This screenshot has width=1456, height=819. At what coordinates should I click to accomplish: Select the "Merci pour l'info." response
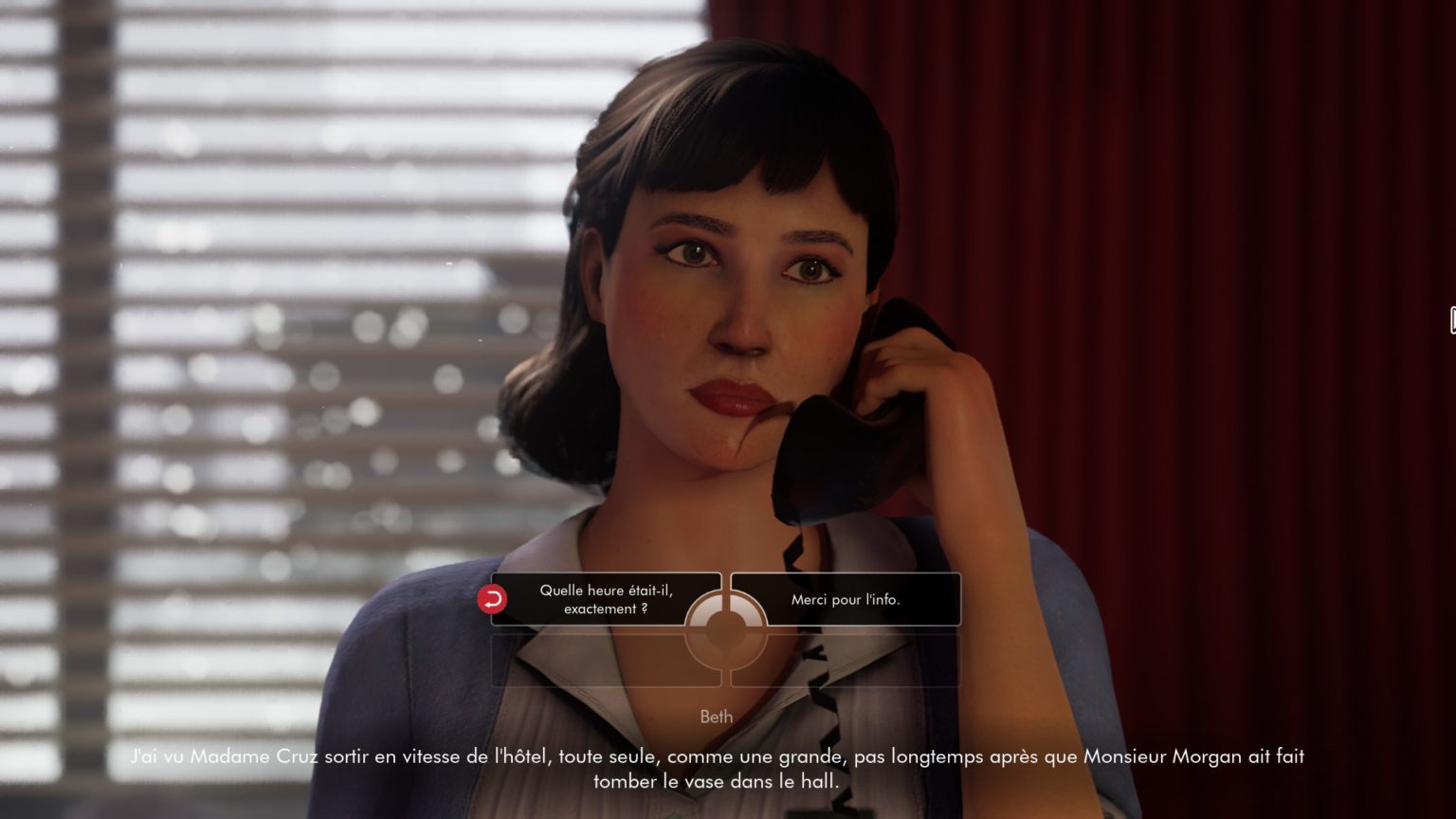click(846, 599)
